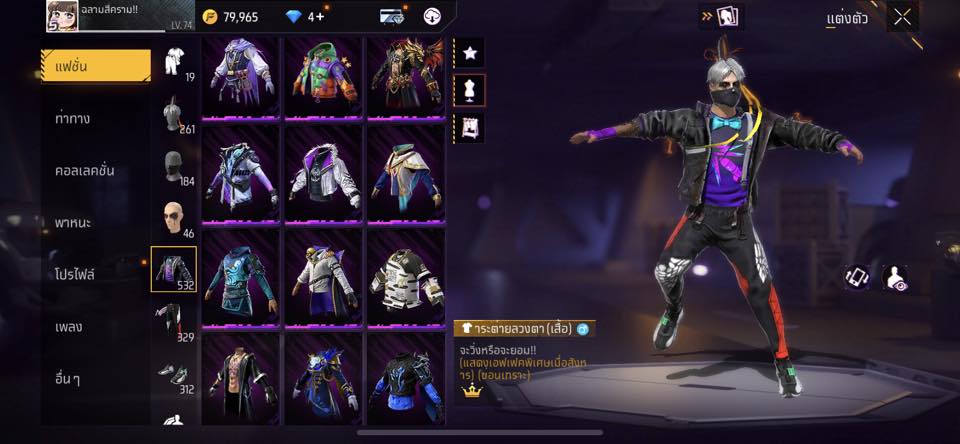Show favorites using the star filter
Image resolution: width=960 pixels, height=444 pixels.
[469, 52]
